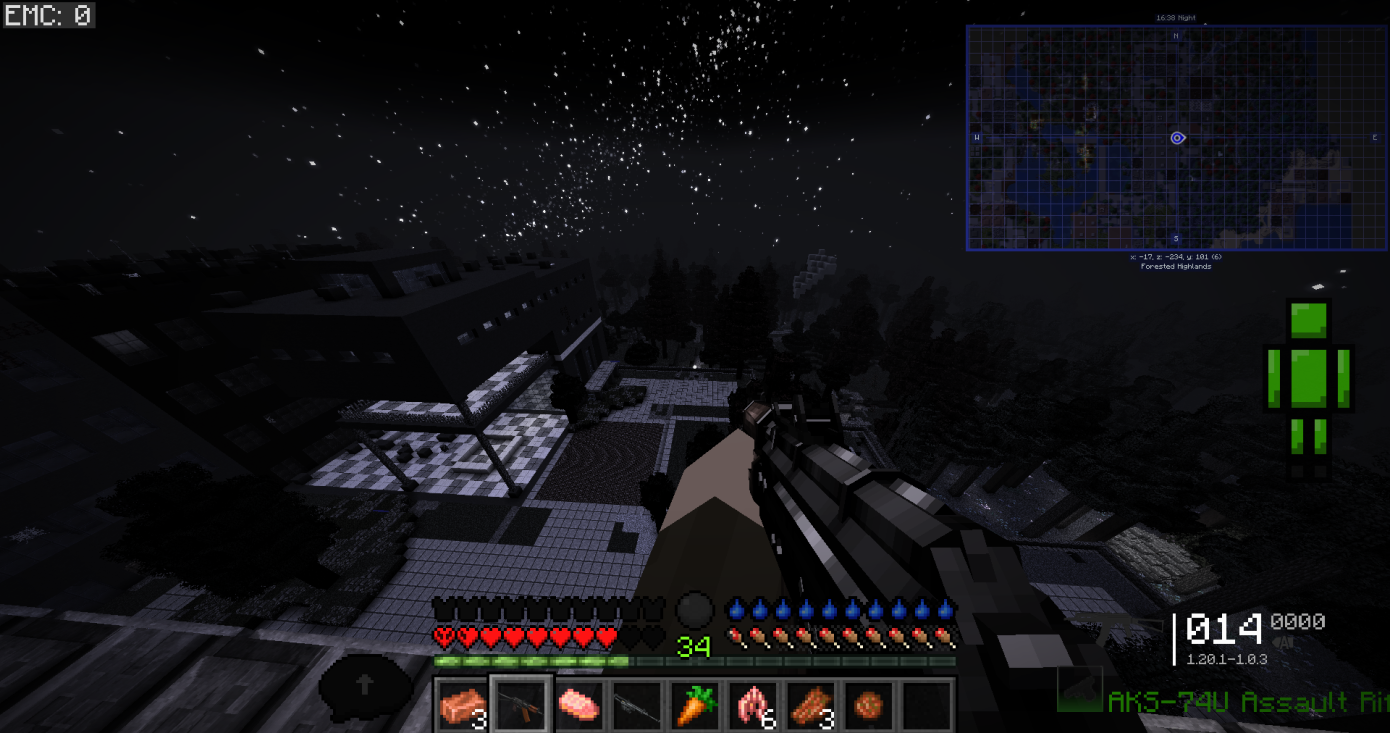Click the 16:38 Night time label above minimap
Image resolution: width=1390 pixels, height=733 pixels.
point(1176,17)
